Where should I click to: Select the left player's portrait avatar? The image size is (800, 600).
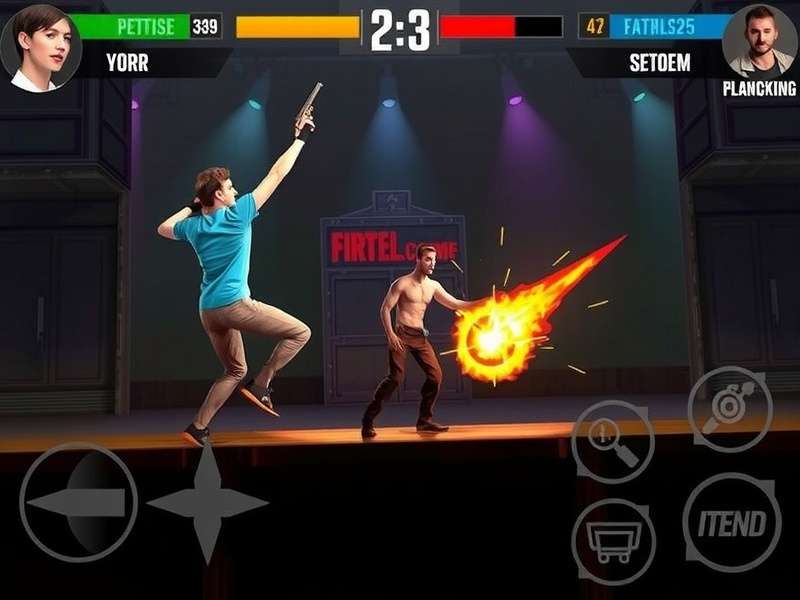coord(39,46)
